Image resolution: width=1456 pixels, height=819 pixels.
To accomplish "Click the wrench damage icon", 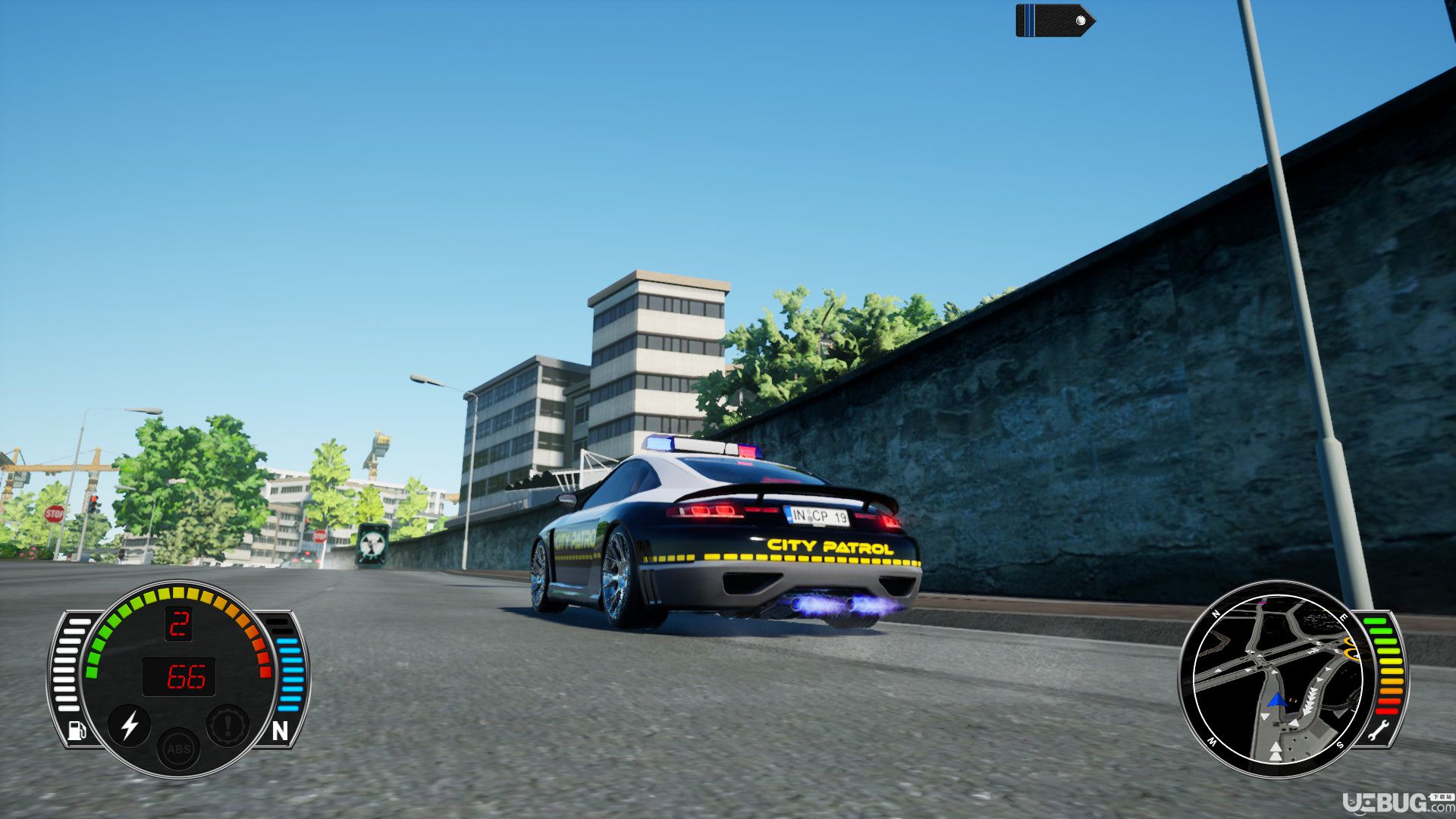I will (x=1378, y=732).
